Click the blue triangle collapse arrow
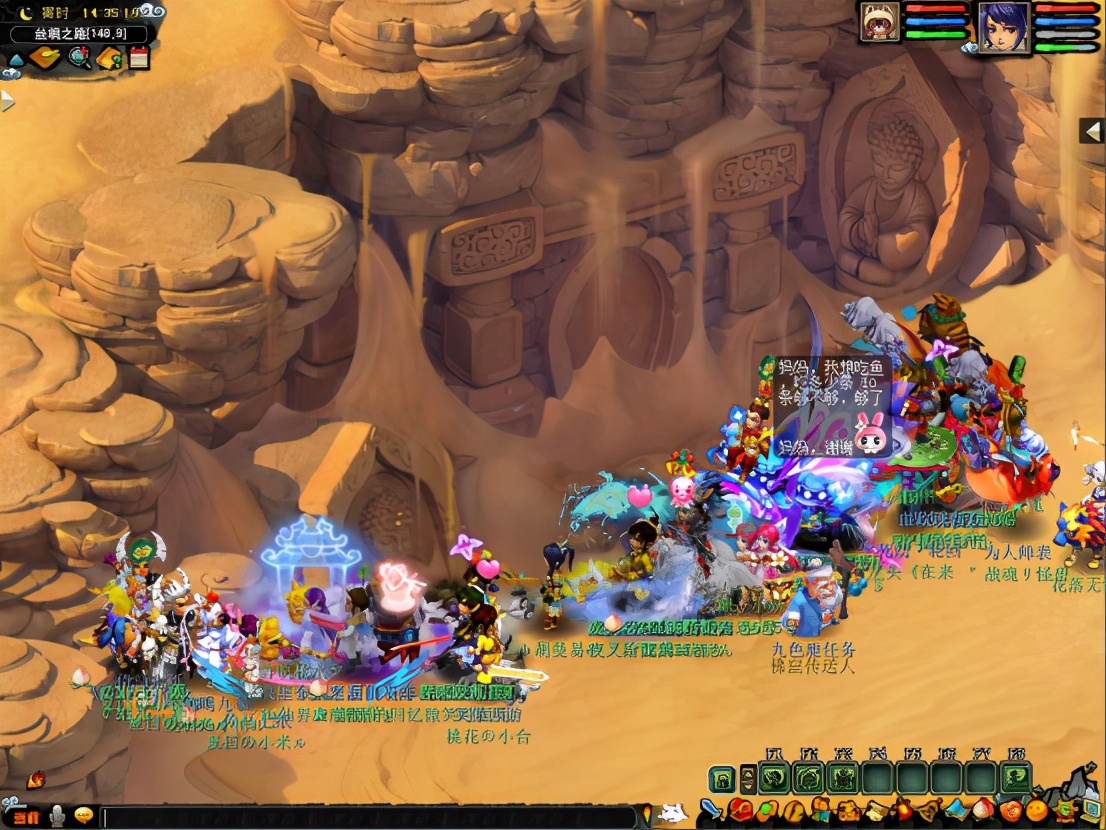 point(16,59)
